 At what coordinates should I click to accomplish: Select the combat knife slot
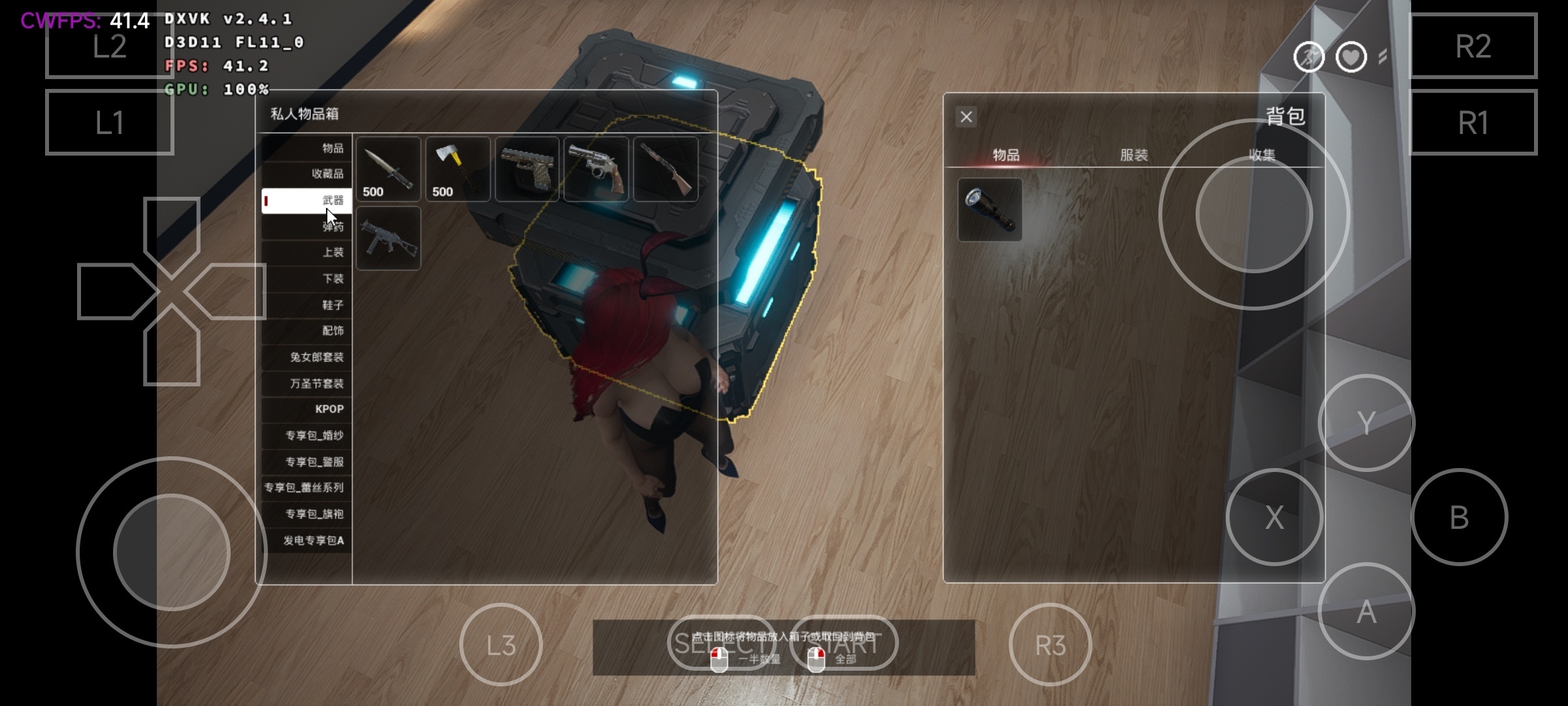tap(389, 169)
